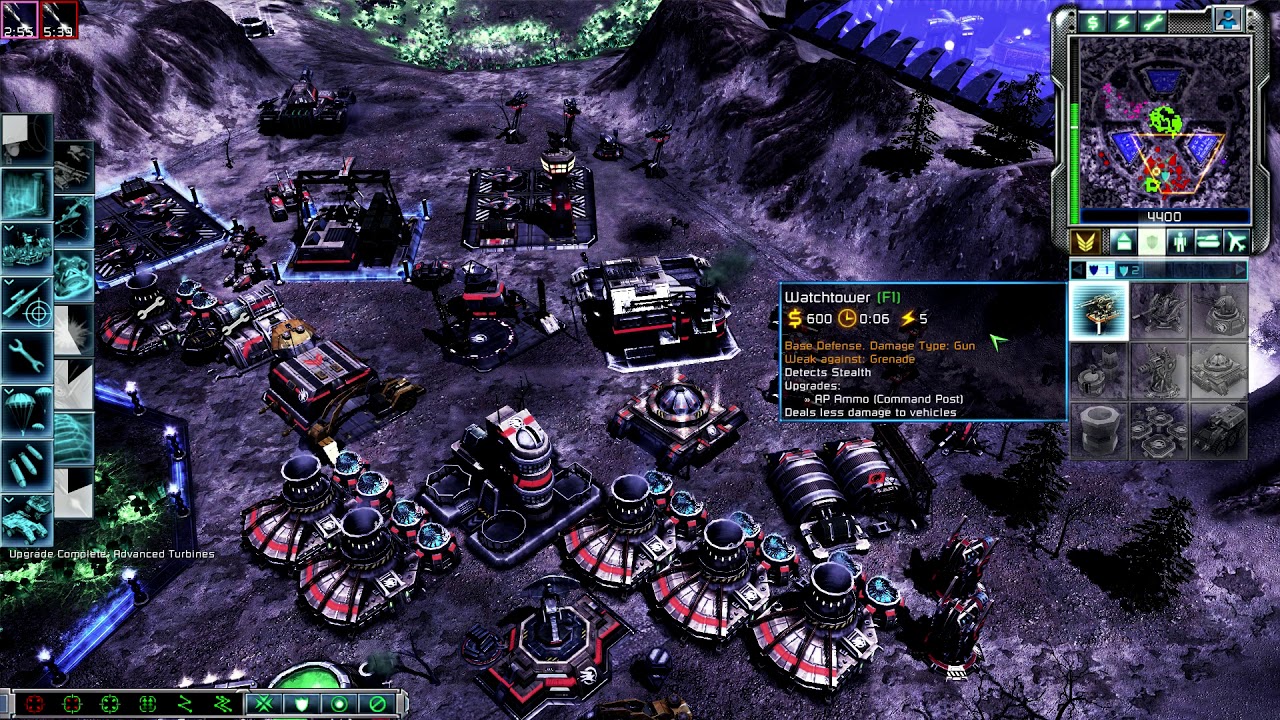Viewport: 1280px width, 720px height.
Task: Choose the guard stance shield button
Action: (301, 704)
